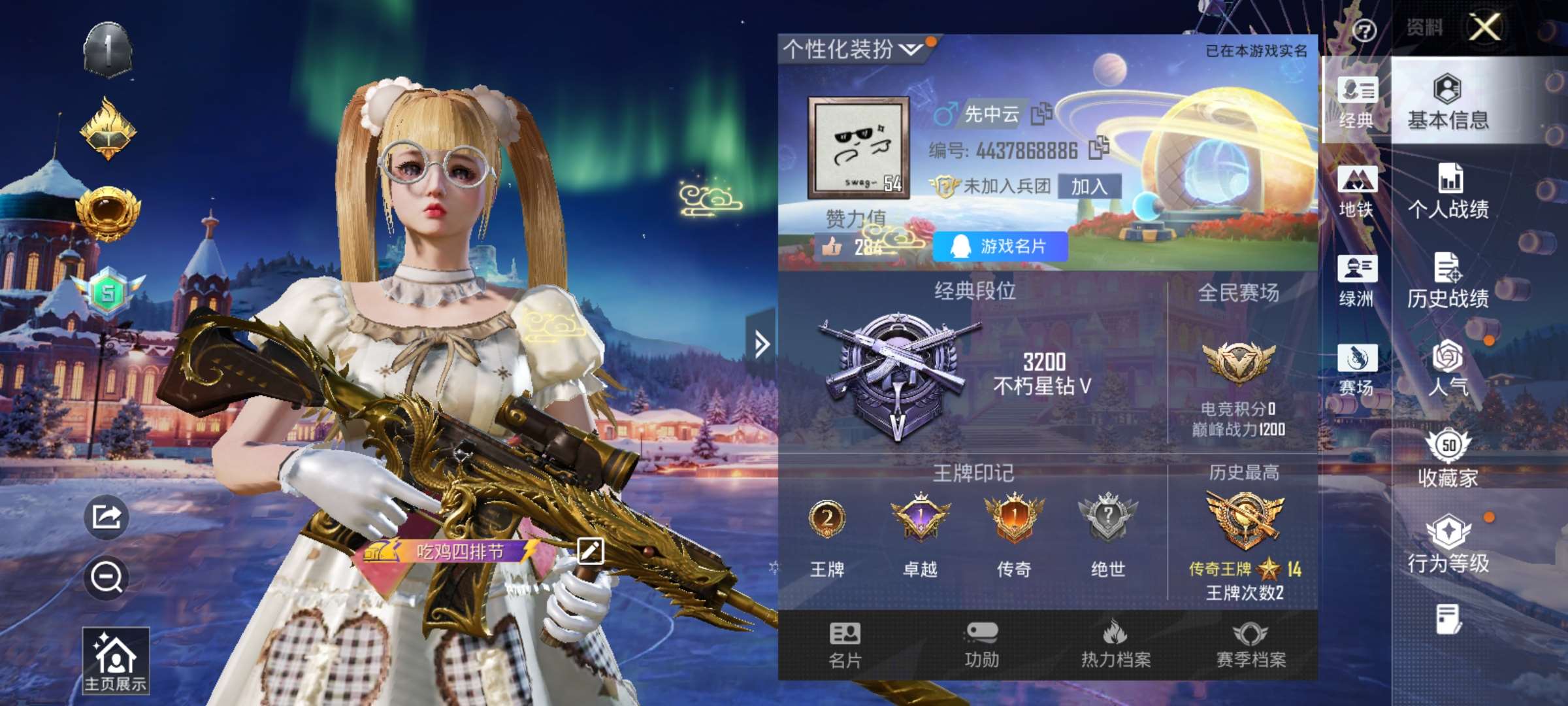Click the 主页展示 homepage display button
1568x706 pixels.
(x=116, y=660)
